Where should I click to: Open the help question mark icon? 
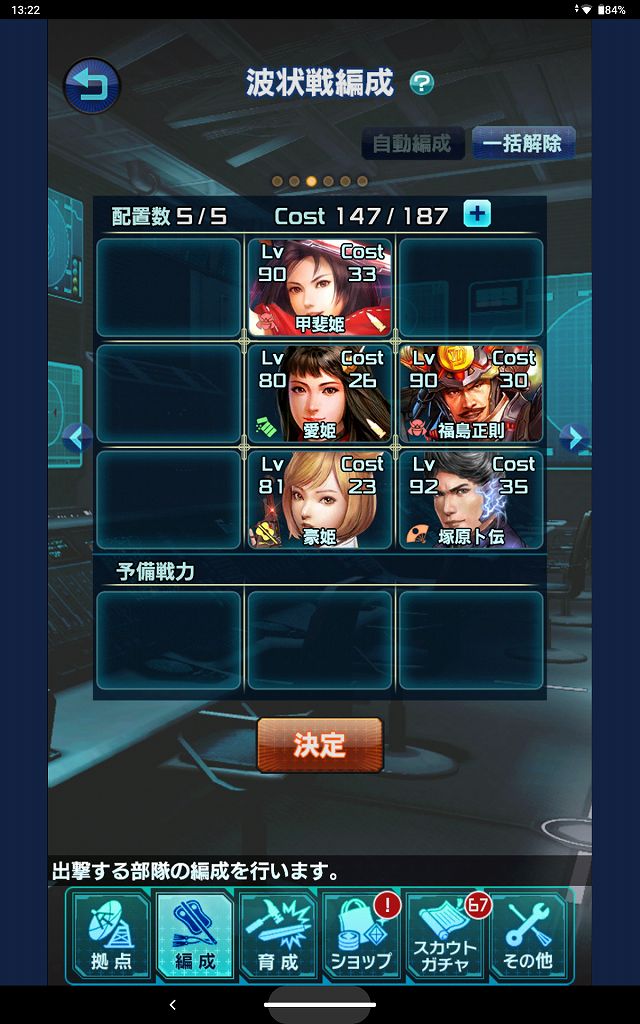(x=422, y=84)
